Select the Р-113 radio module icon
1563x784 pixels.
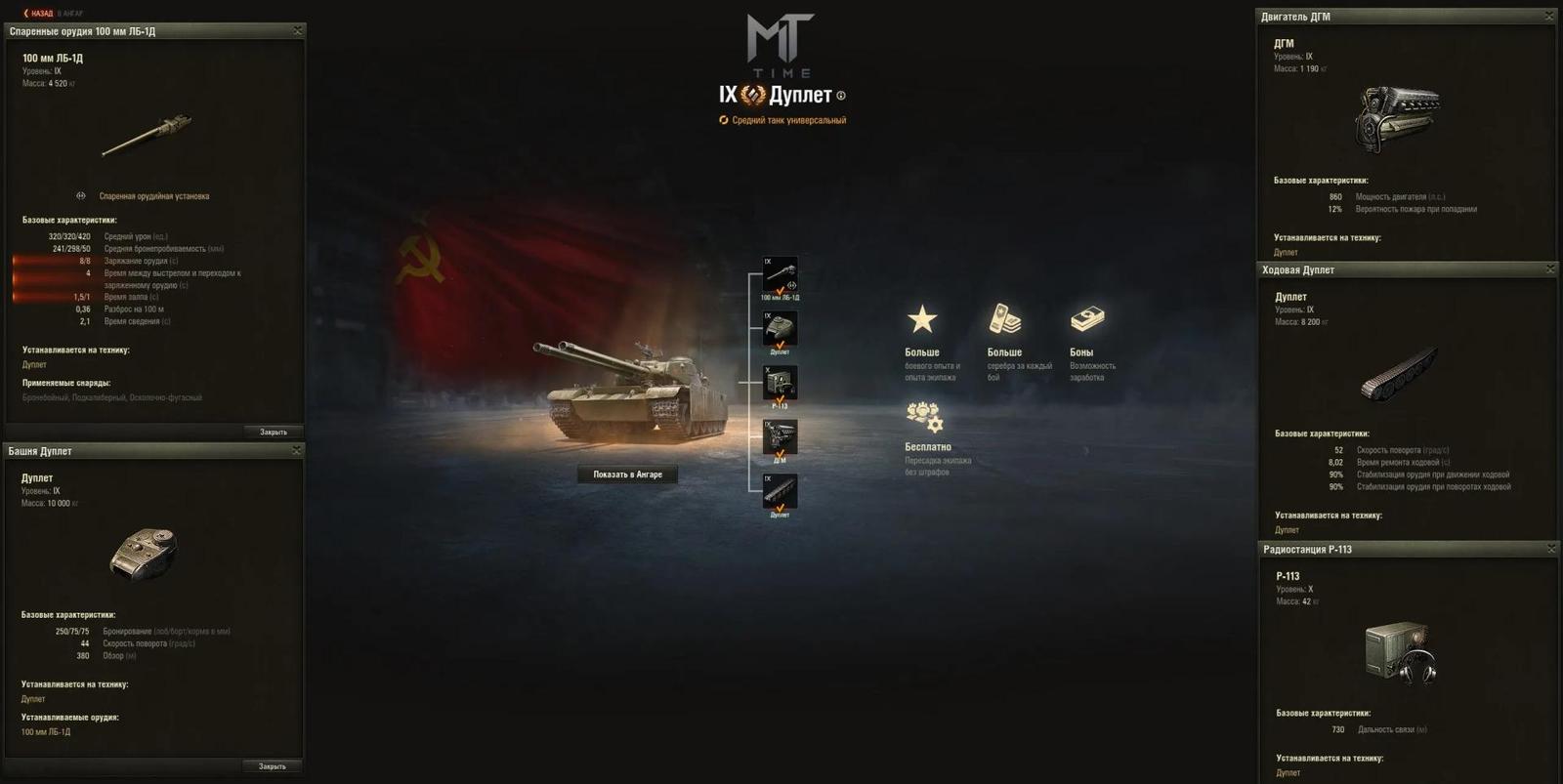tap(779, 384)
